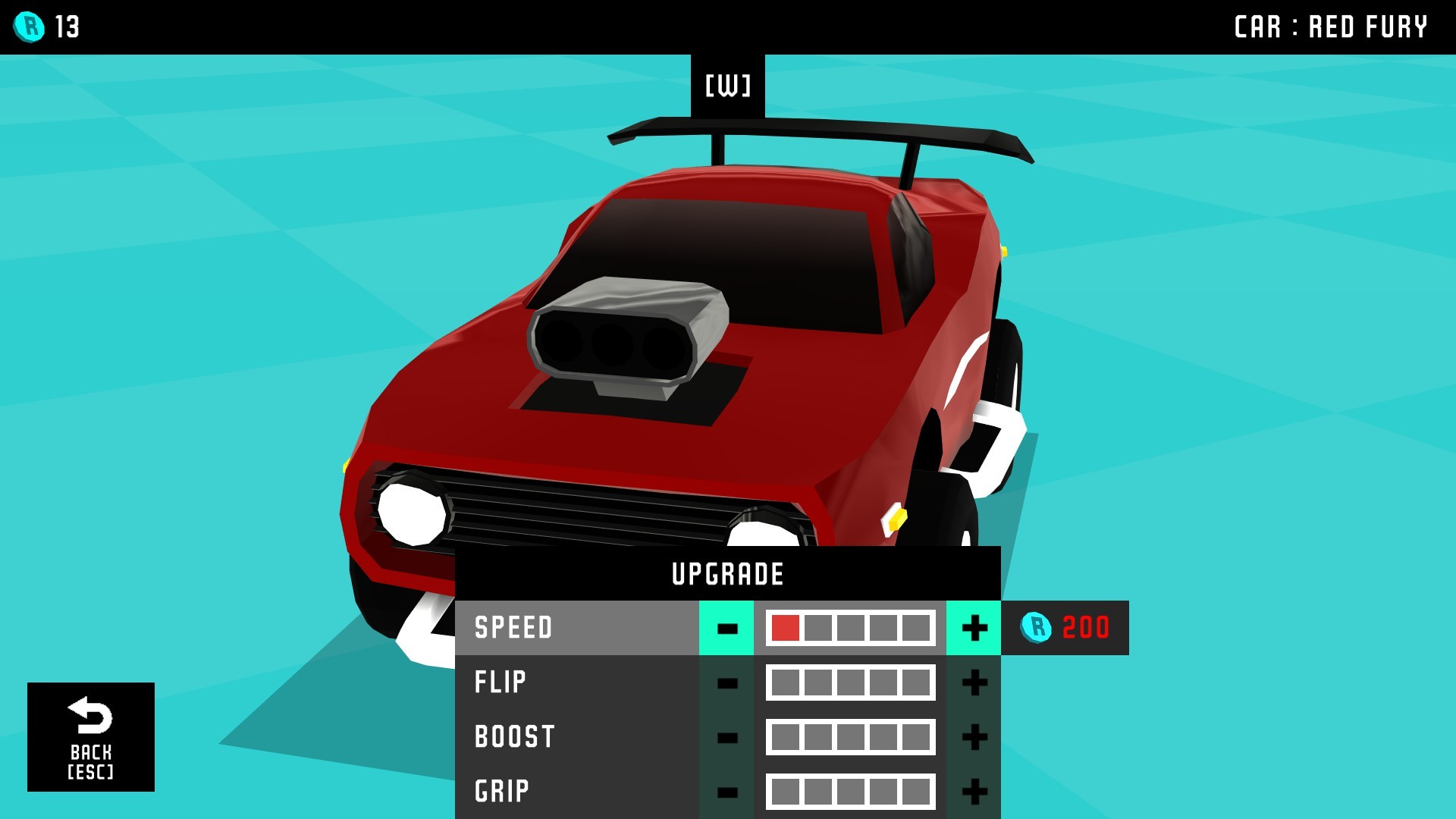
Task: Remove a Boost upgrade point
Action: (x=726, y=737)
